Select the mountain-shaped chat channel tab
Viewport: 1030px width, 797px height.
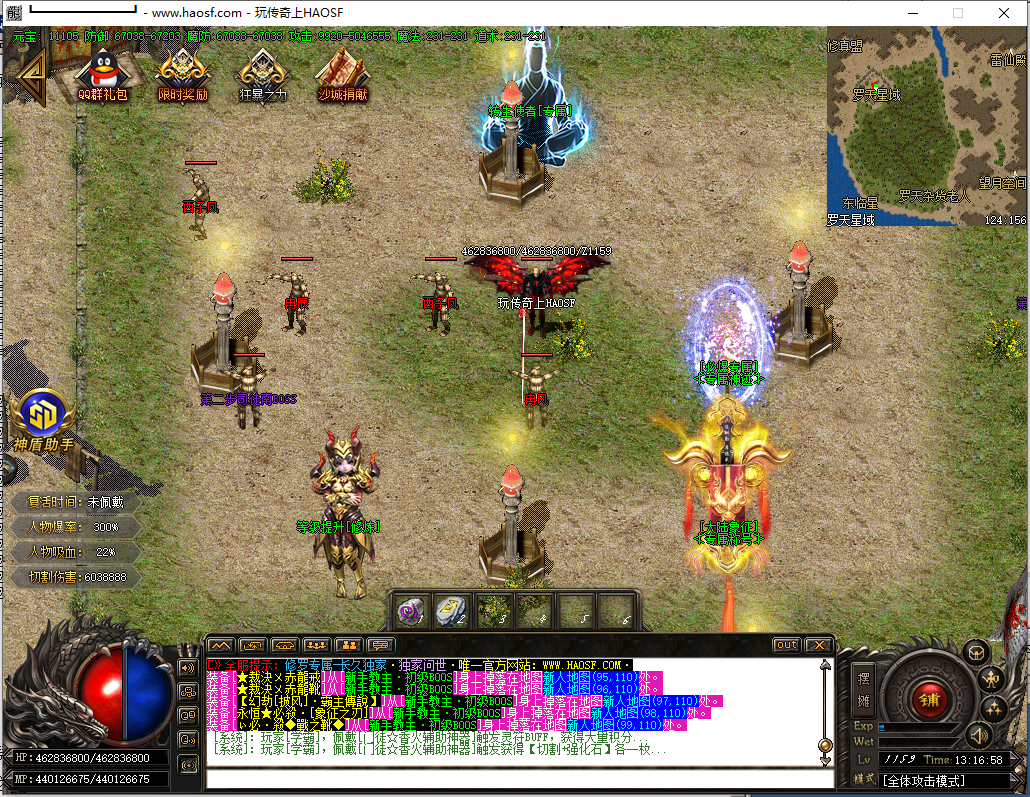221,645
